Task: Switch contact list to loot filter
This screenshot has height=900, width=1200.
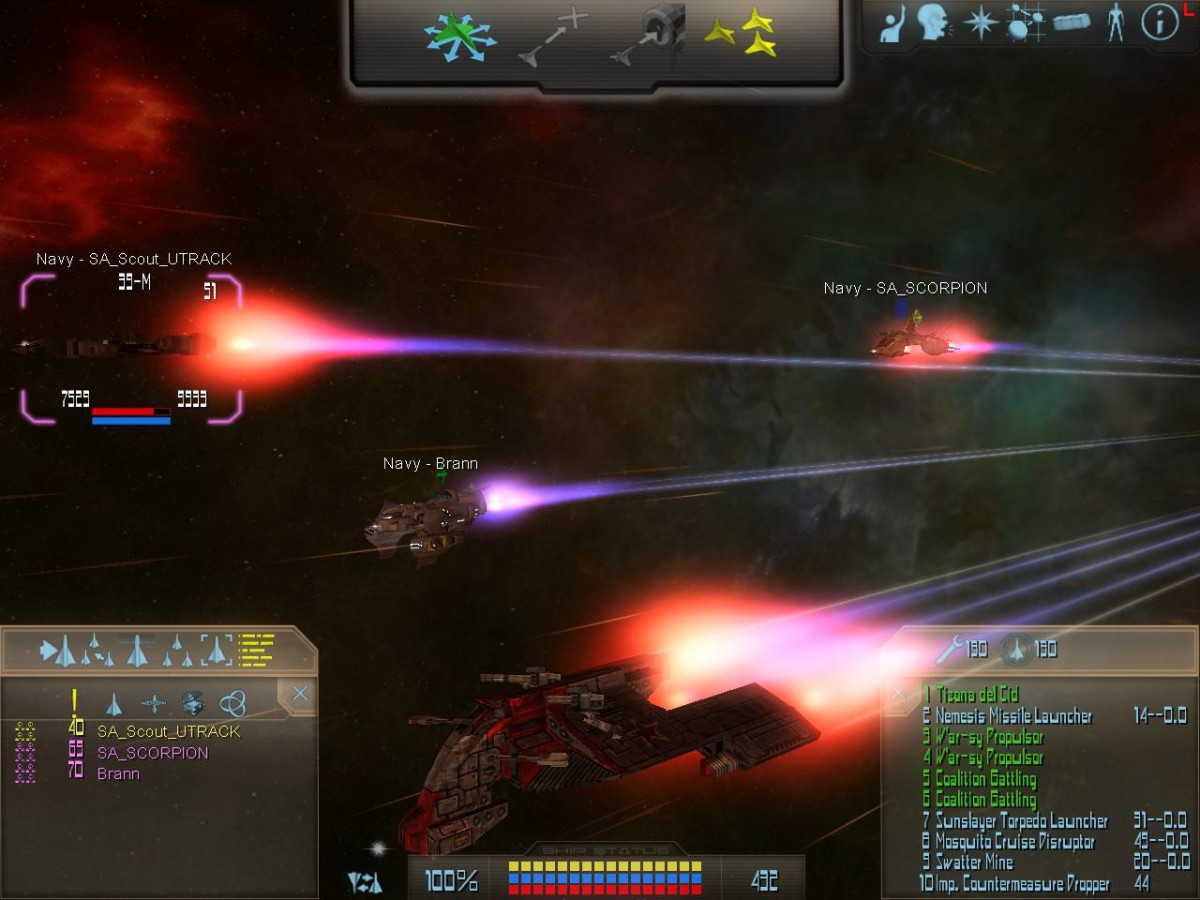Action: (x=193, y=703)
